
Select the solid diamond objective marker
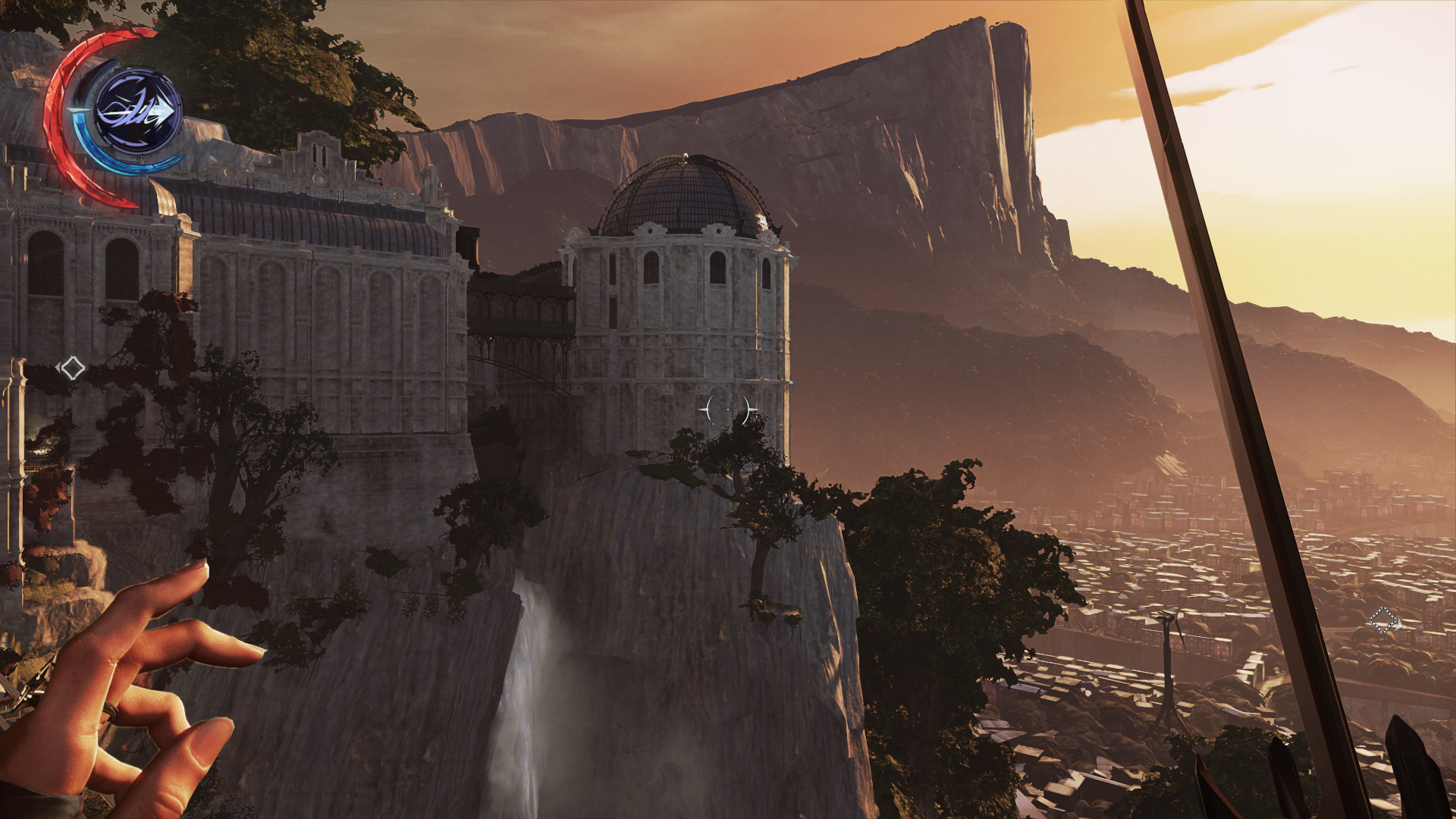coord(73,369)
